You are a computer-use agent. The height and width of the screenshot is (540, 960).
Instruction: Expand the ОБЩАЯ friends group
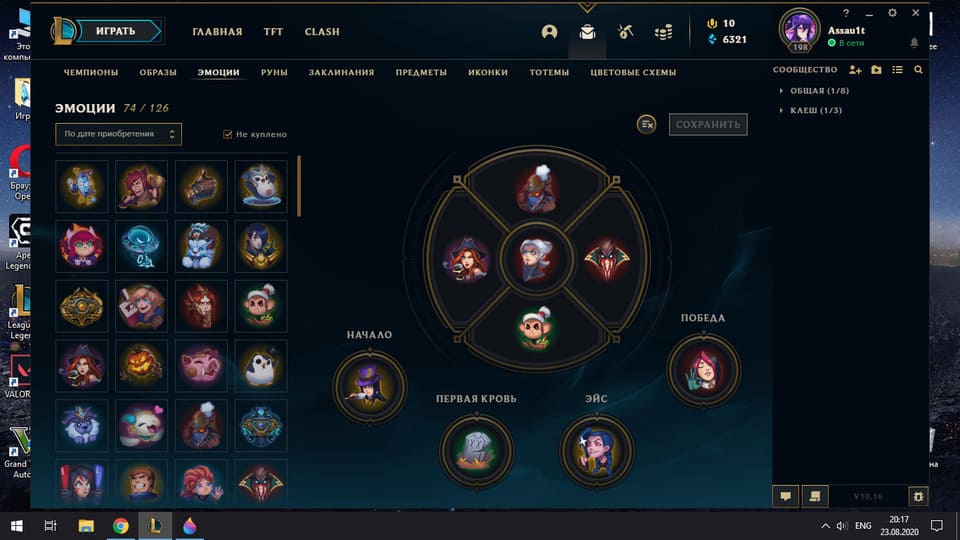click(807, 91)
